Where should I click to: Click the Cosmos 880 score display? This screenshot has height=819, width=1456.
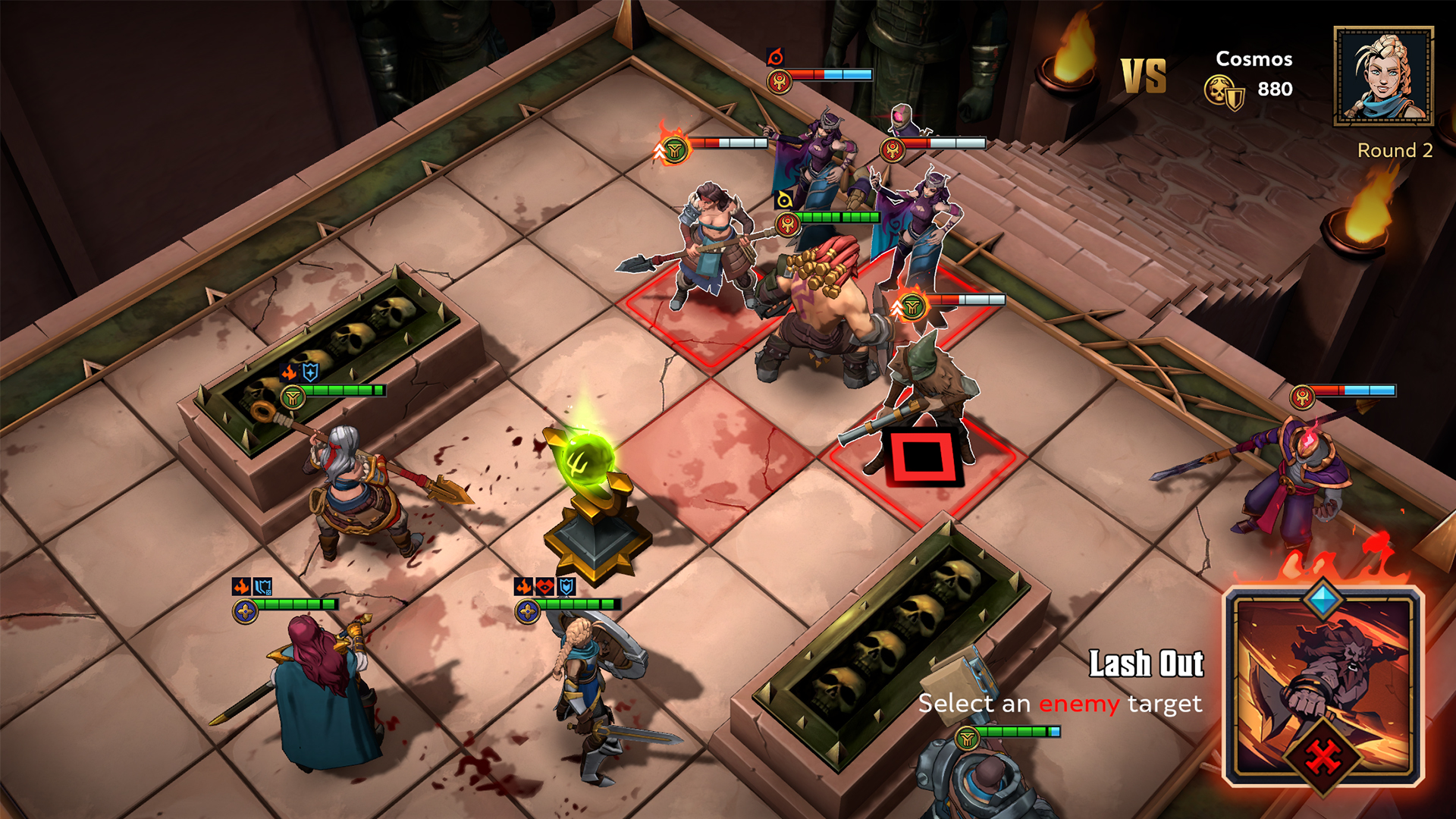tap(1254, 76)
